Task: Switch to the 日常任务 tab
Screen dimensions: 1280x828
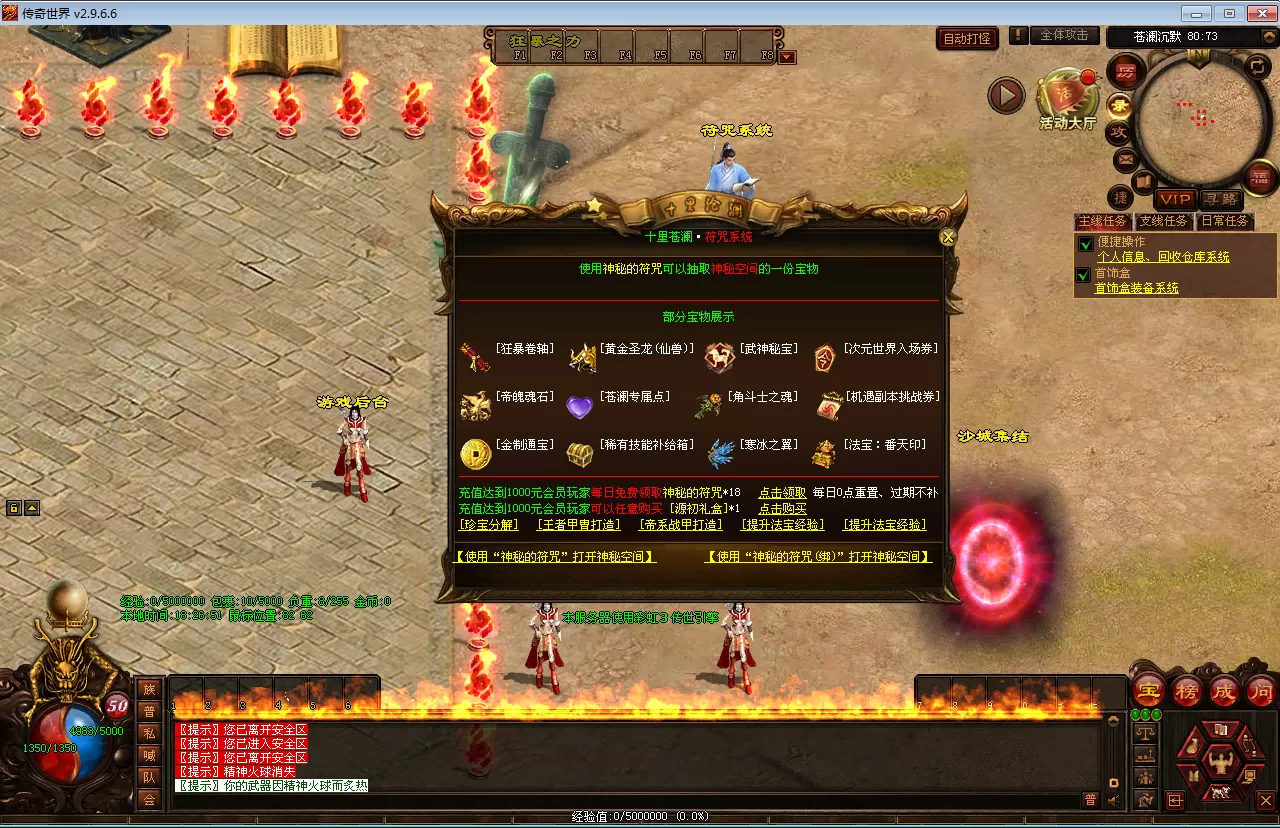Action: pyautogui.click(x=1224, y=221)
